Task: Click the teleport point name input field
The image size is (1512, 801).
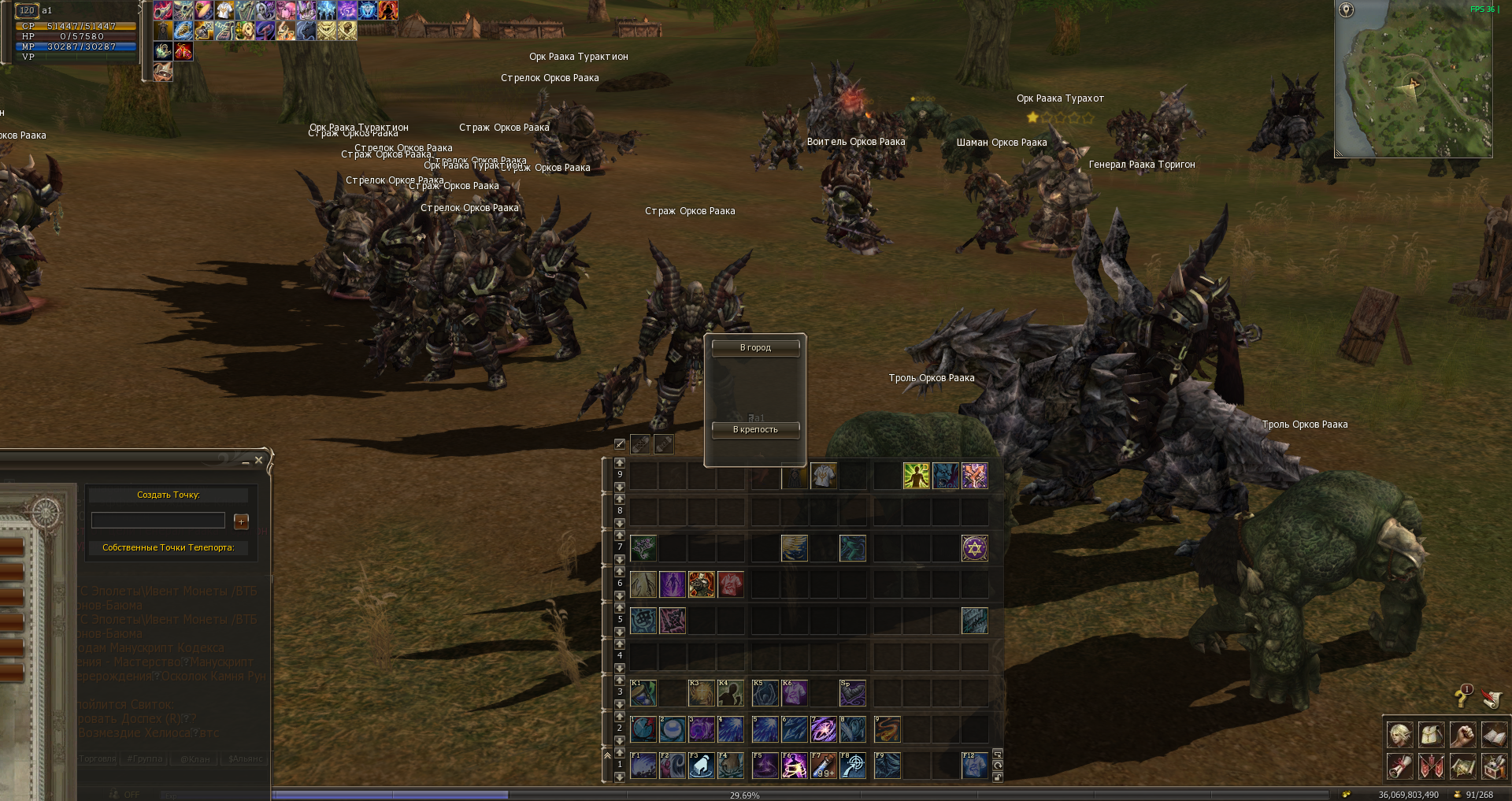Action: 158,521
